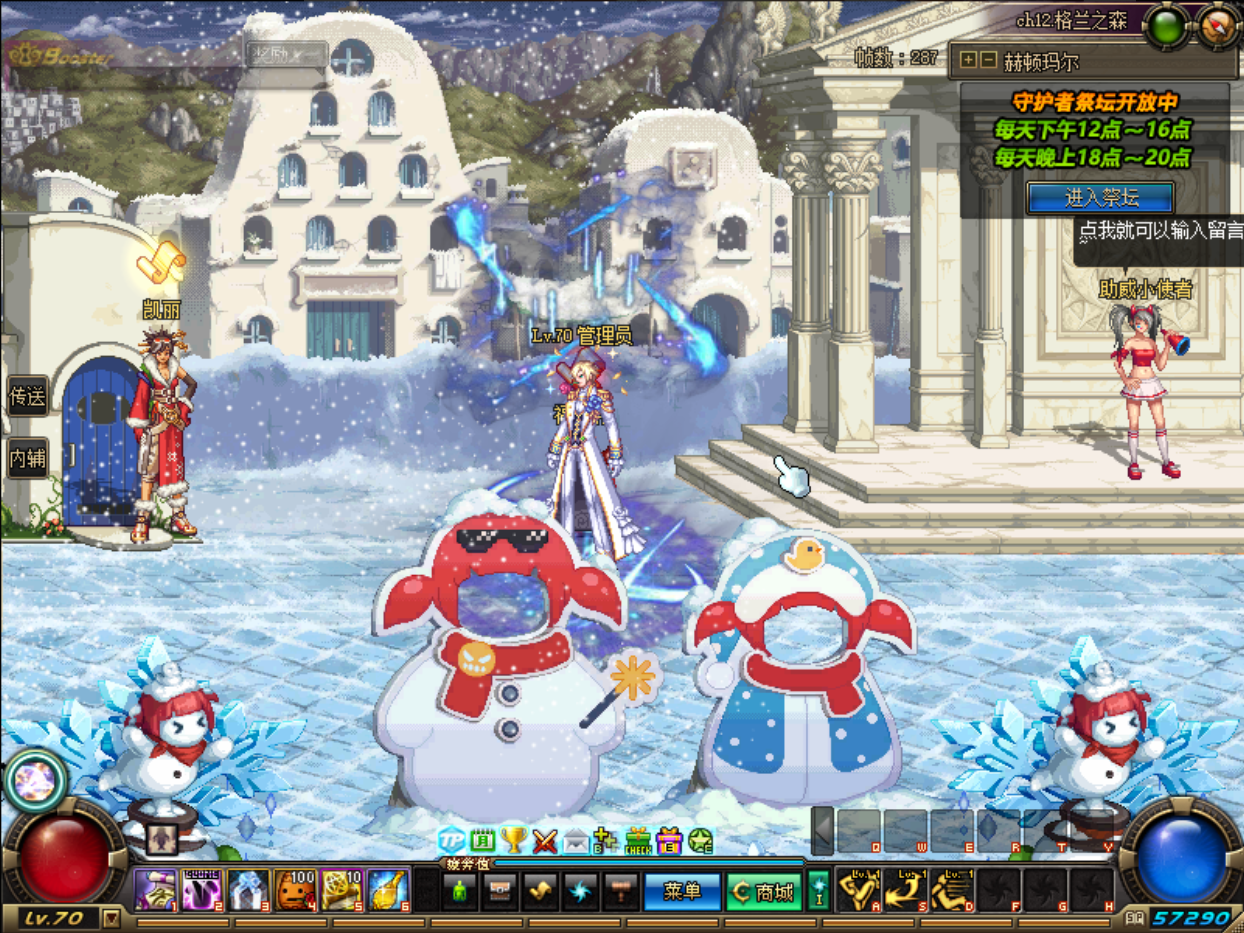Image resolution: width=1244 pixels, height=933 pixels.
Task: Open the TP icon
Action: pos(452,841)
